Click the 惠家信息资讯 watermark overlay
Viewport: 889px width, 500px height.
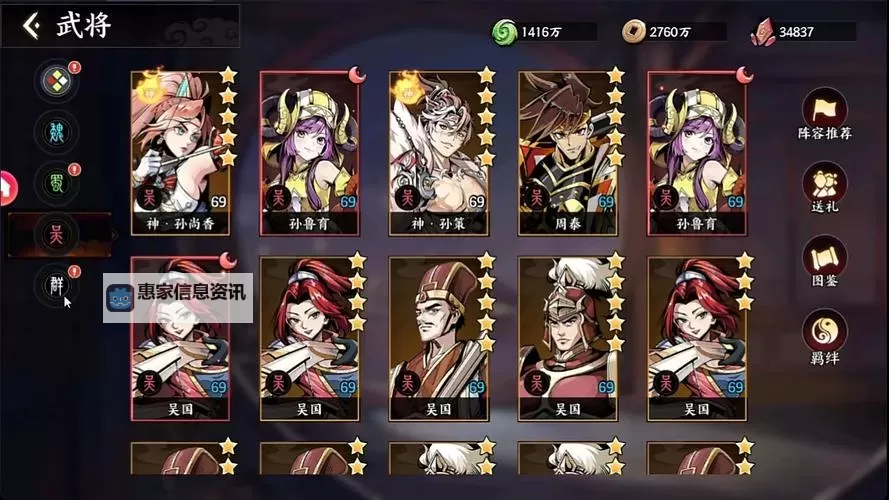coord(178,297)
